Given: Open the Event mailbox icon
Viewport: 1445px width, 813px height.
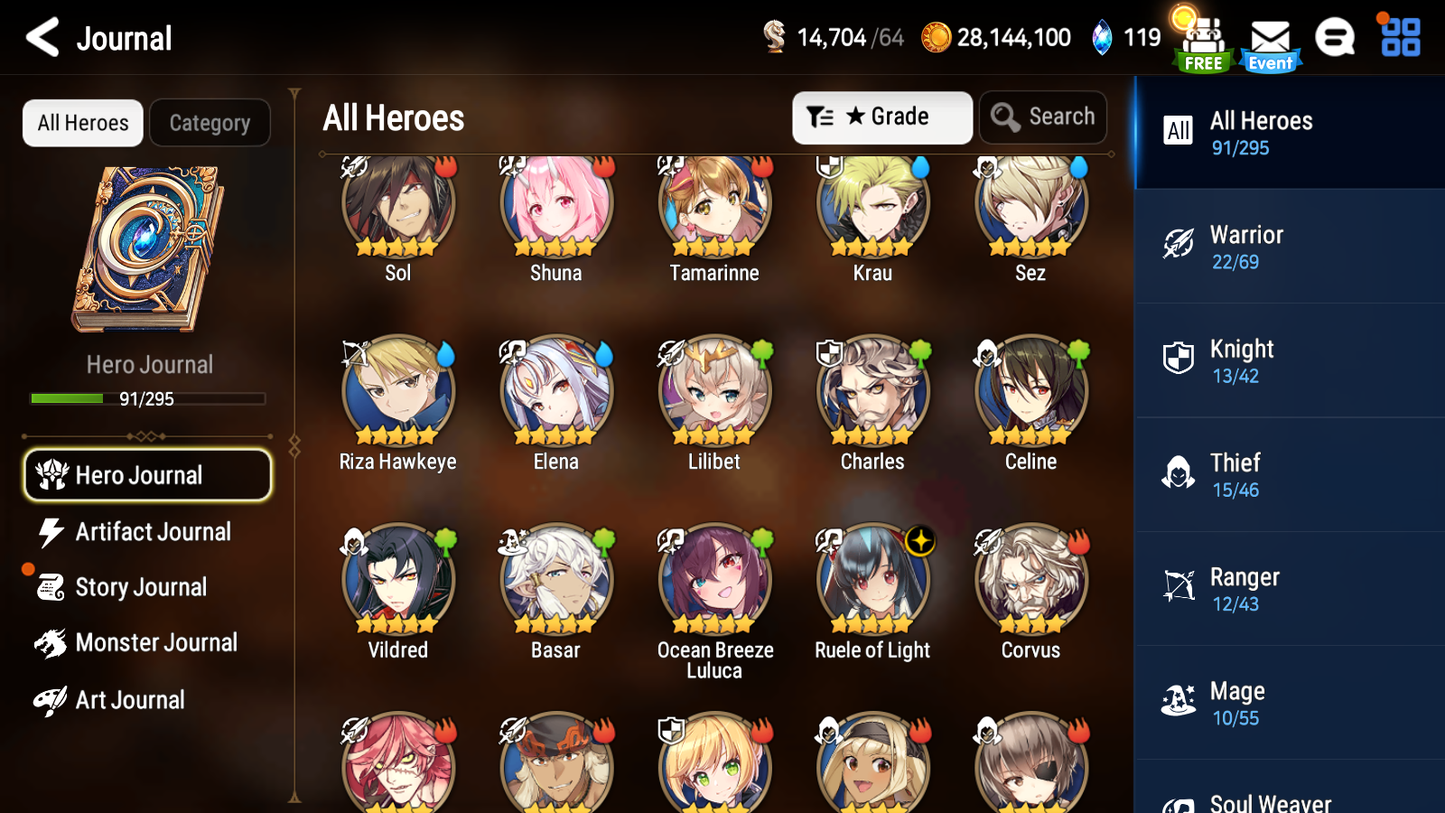Looking at the screenshot, I should [1269, 40].
